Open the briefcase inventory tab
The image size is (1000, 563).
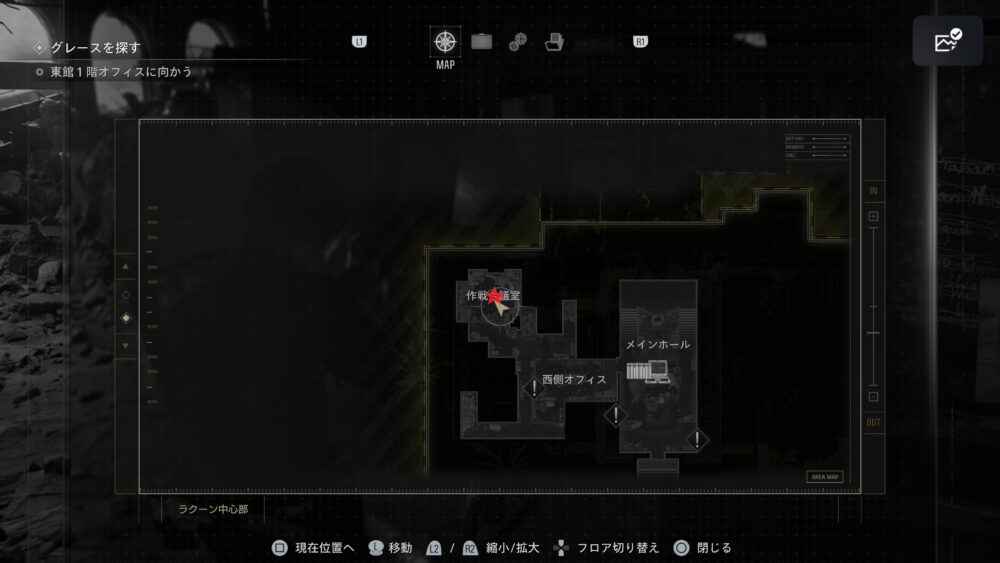482,42
